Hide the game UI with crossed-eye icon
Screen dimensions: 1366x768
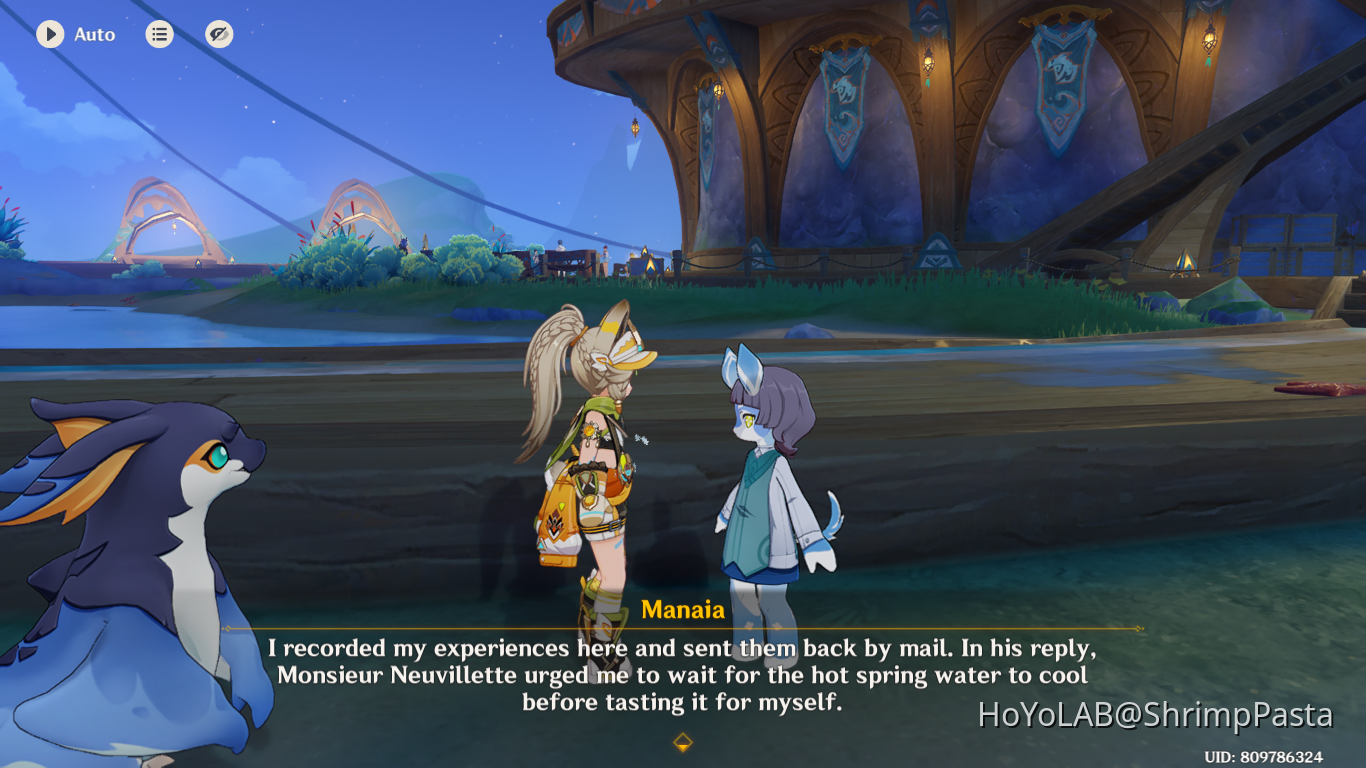pyautogui.click(x=218, y=33)
